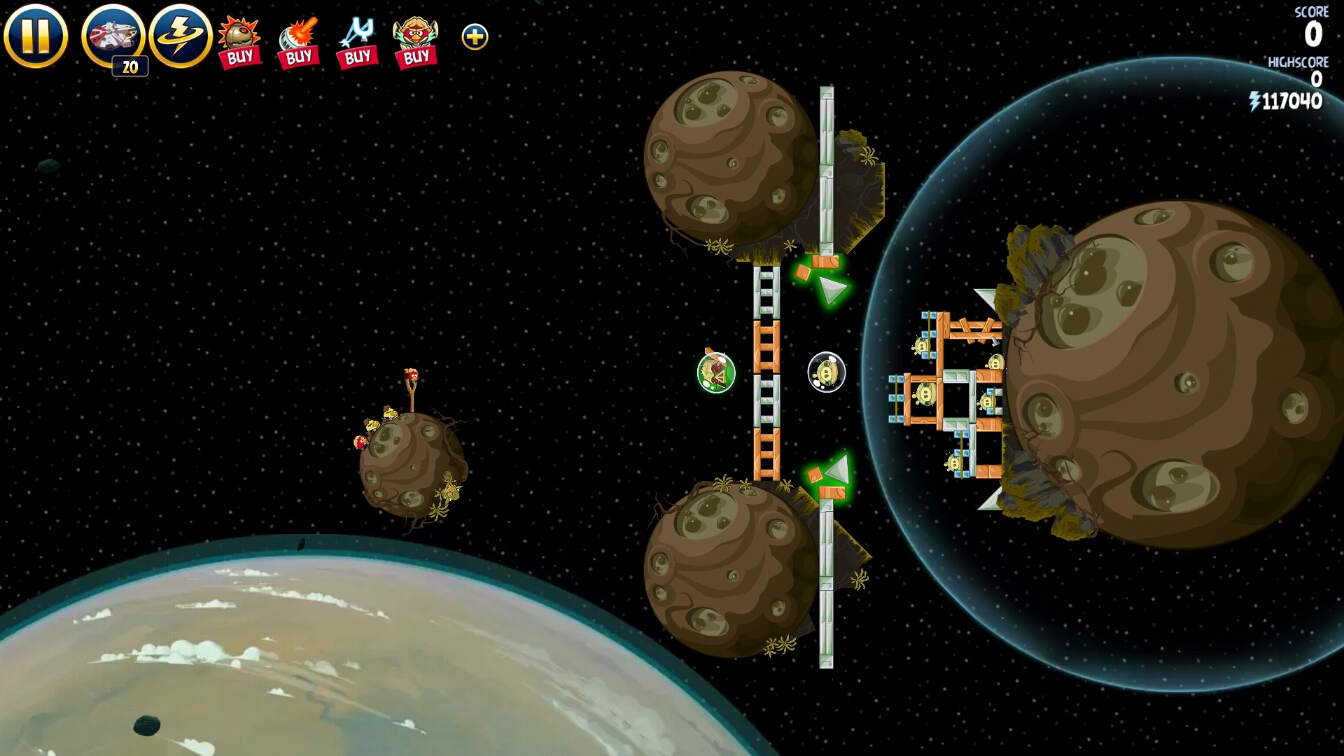This screenshot has width=1344, height=756.
Task: Click the yellow plus button
Action: point(475,37)
